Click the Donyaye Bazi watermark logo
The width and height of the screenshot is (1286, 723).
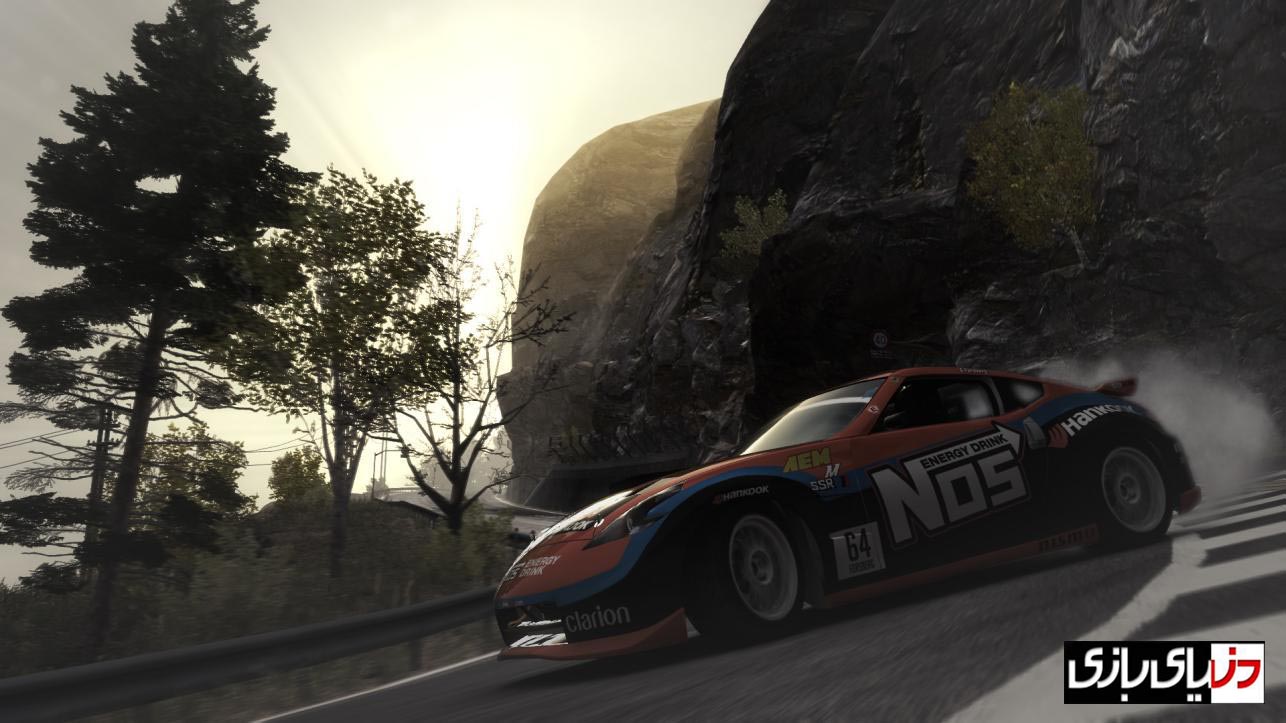pos(1163,671)
